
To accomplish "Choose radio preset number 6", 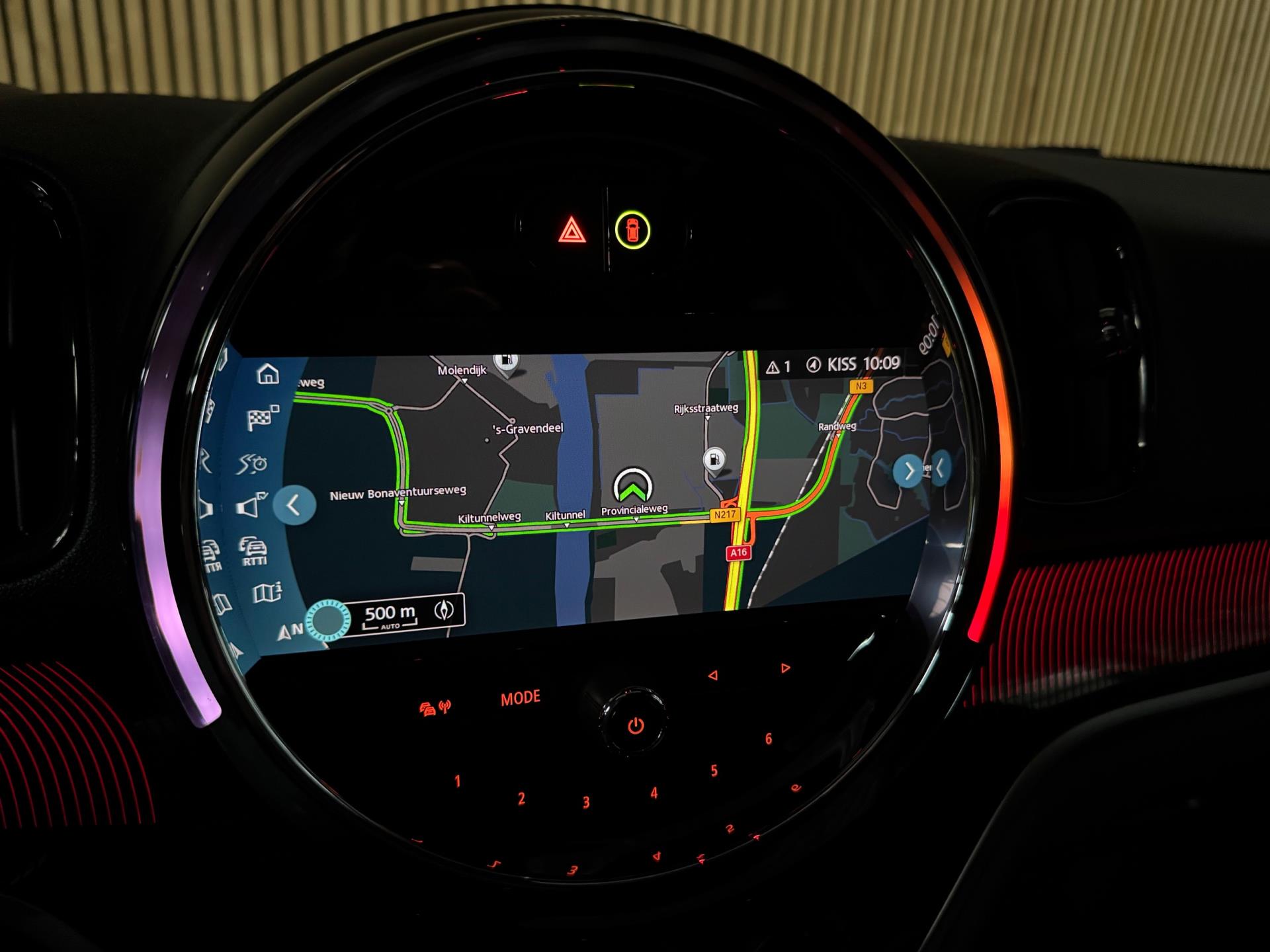I will pyautogui.click(x=769, y=738).
